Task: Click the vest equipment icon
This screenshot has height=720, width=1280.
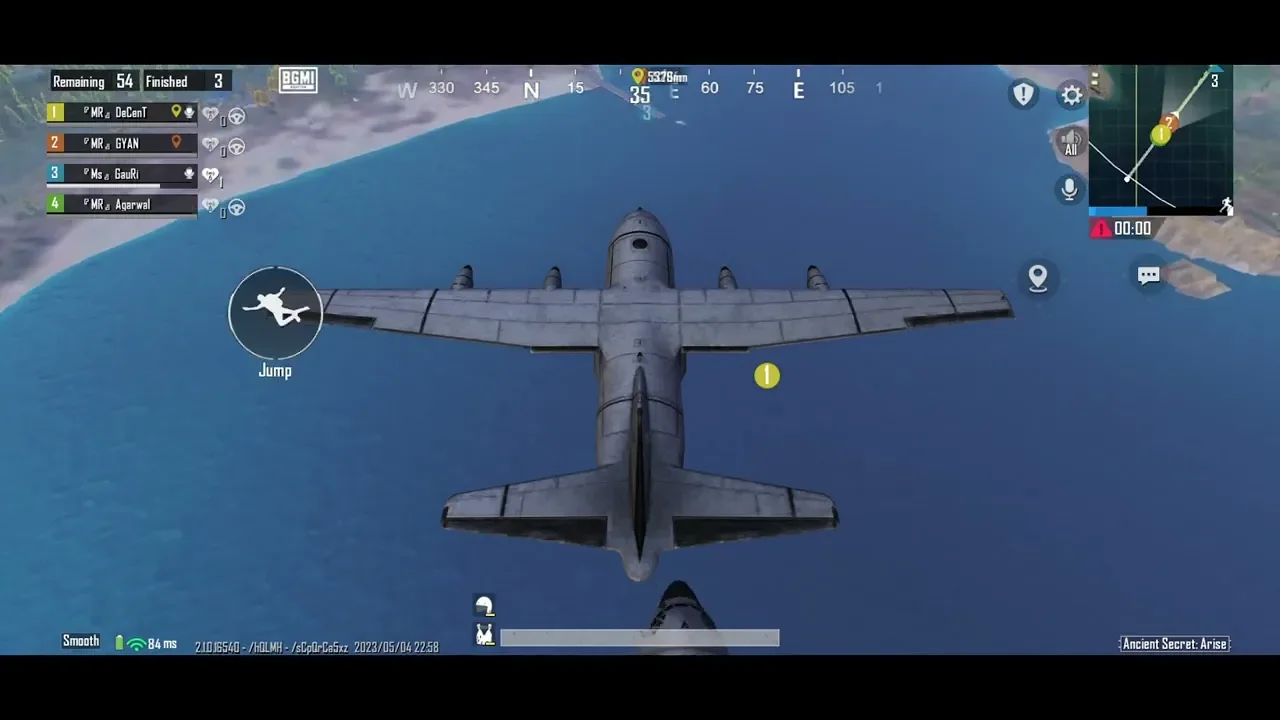Action: [485, 634]
